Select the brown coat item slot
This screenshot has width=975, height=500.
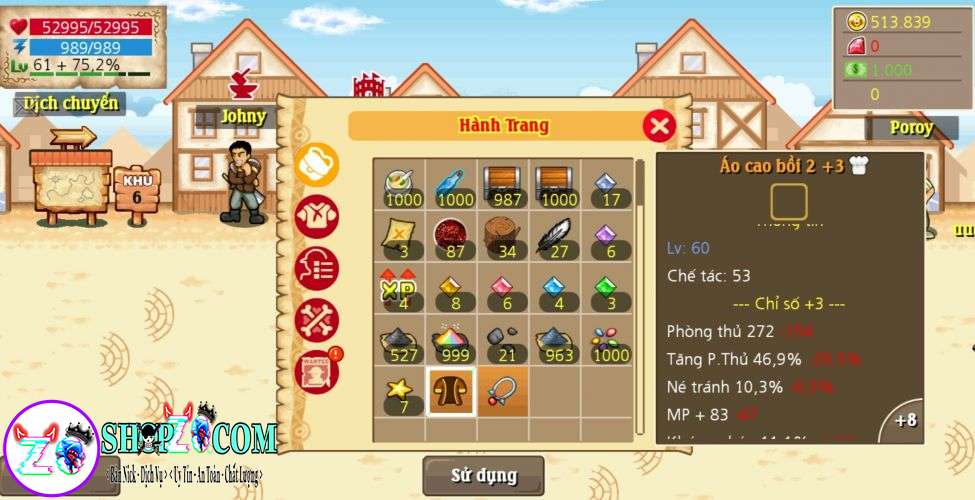(451, 391)
